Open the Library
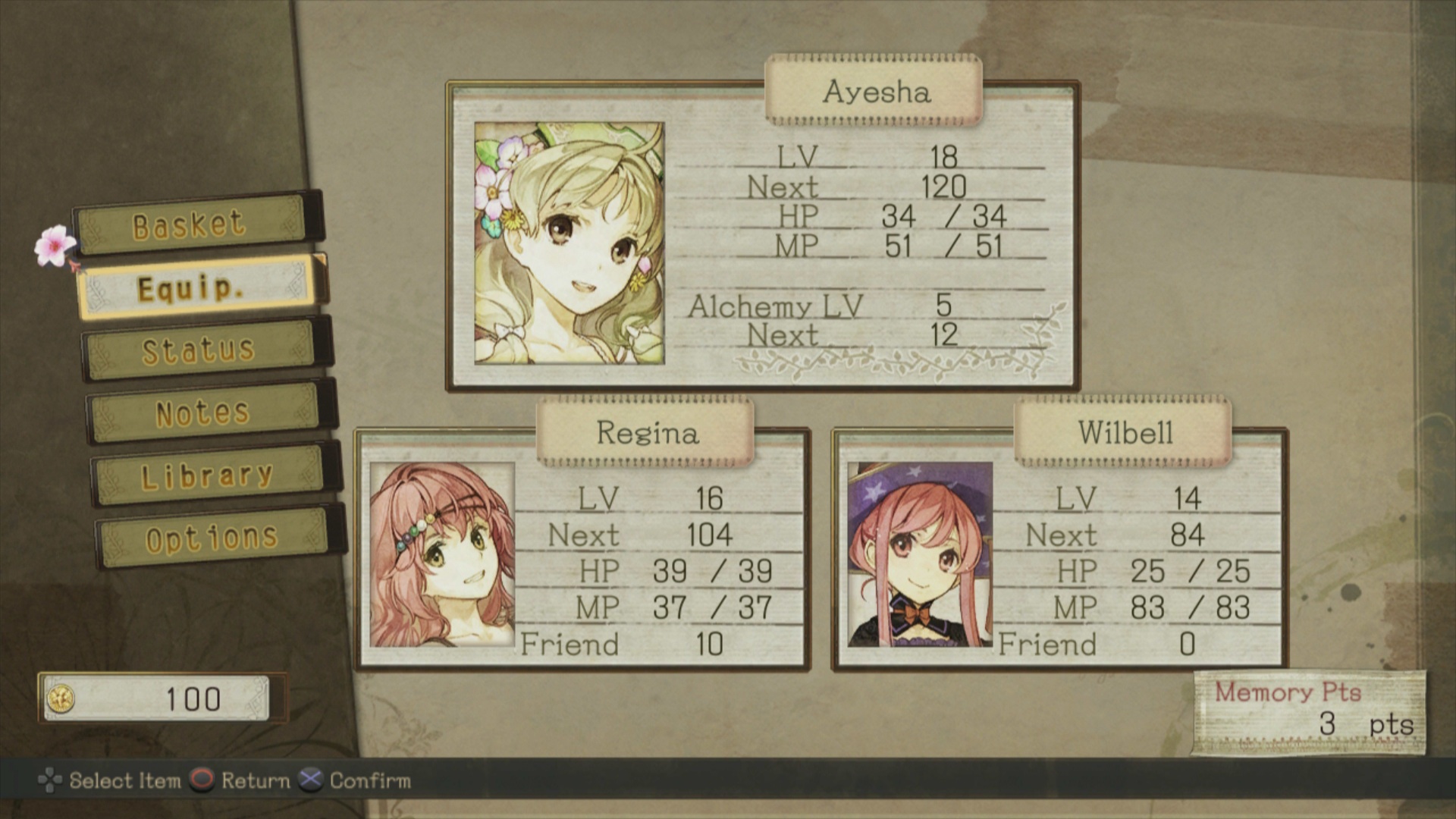This screenshot has width=1456, height=819. point(208,475)
